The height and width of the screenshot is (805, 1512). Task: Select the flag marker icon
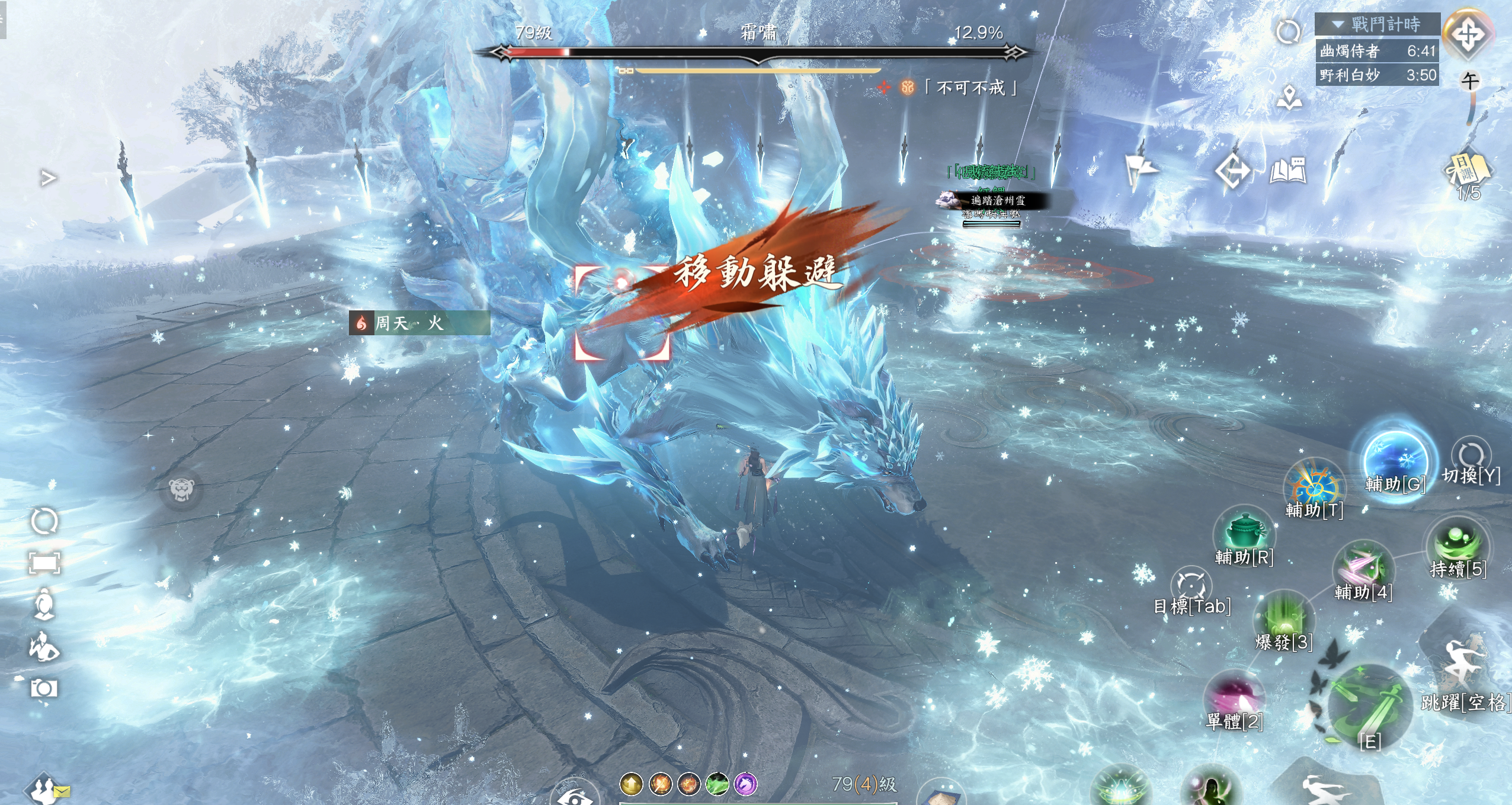pos(1140,171)
